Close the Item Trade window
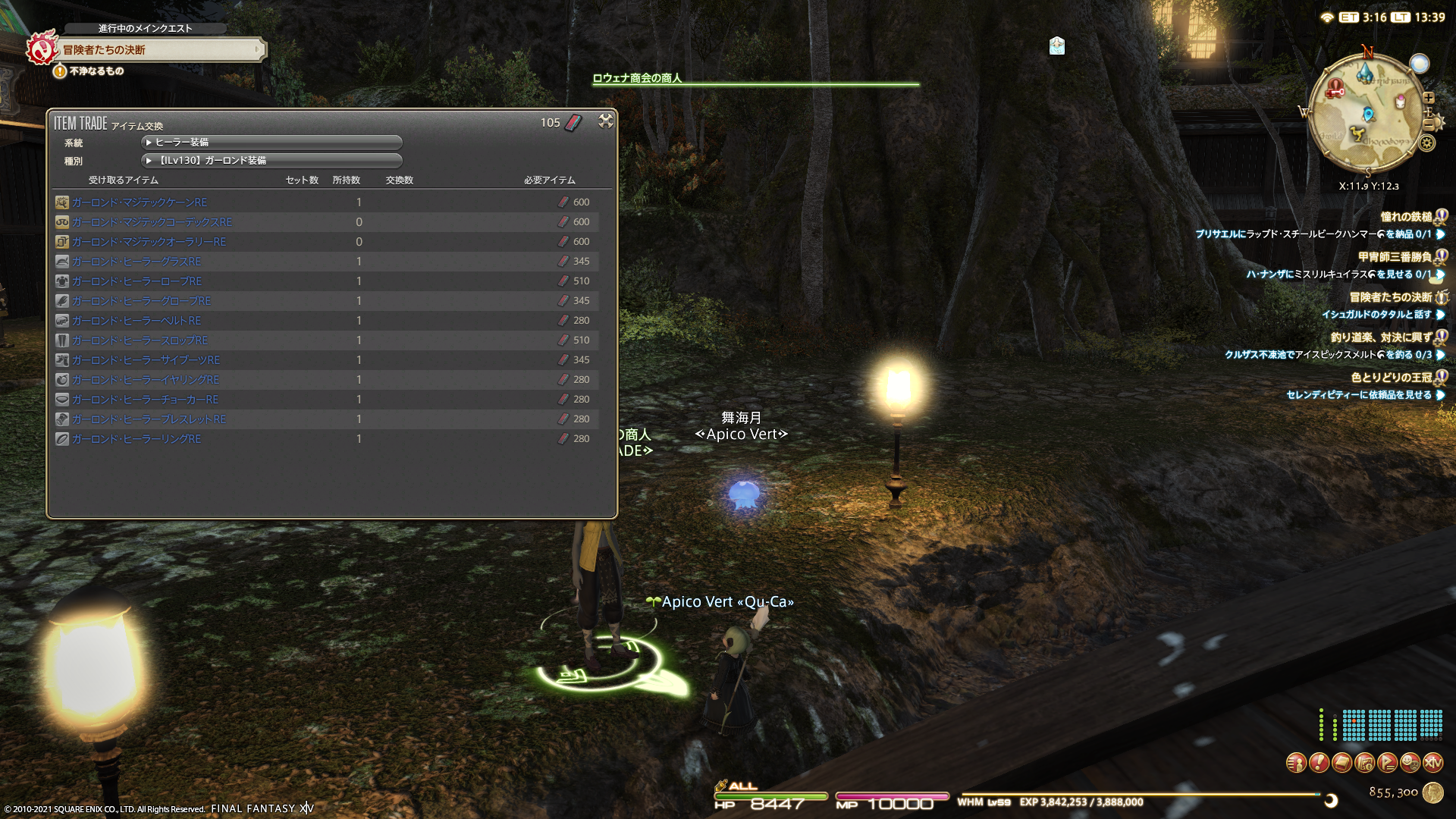Viewport: 1456px width, 819px height. coord(605,121)
